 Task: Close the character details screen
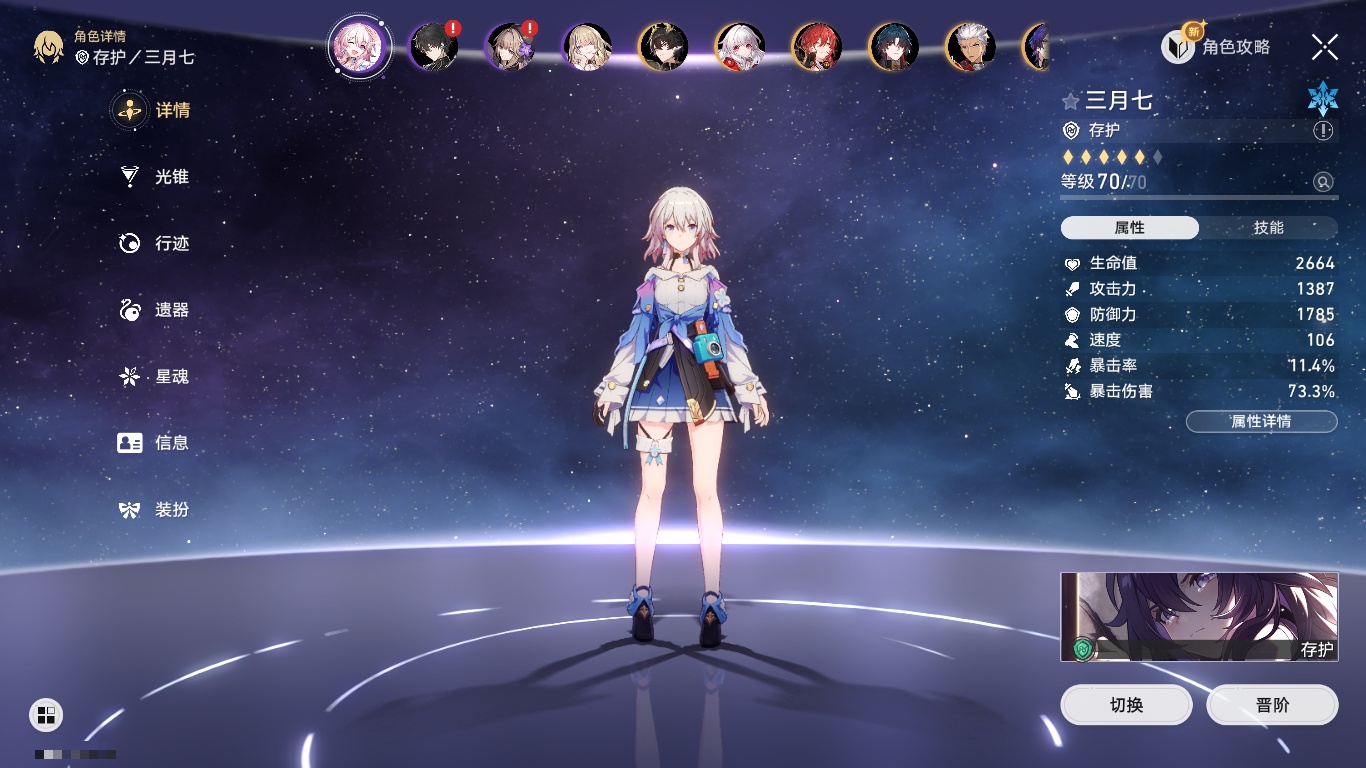[x=1324, y=47]
